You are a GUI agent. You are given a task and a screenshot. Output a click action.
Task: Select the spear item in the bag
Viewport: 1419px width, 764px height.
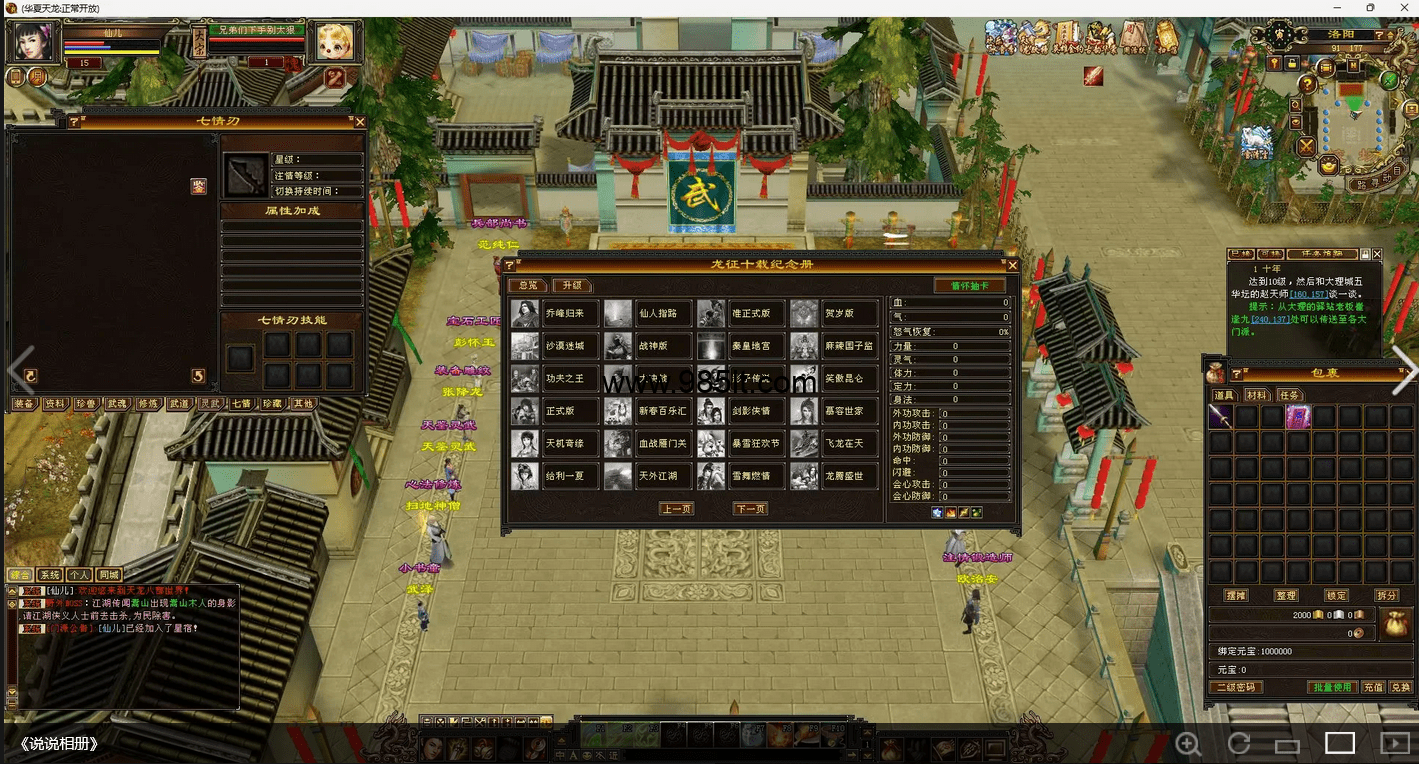coord(1220,417)
